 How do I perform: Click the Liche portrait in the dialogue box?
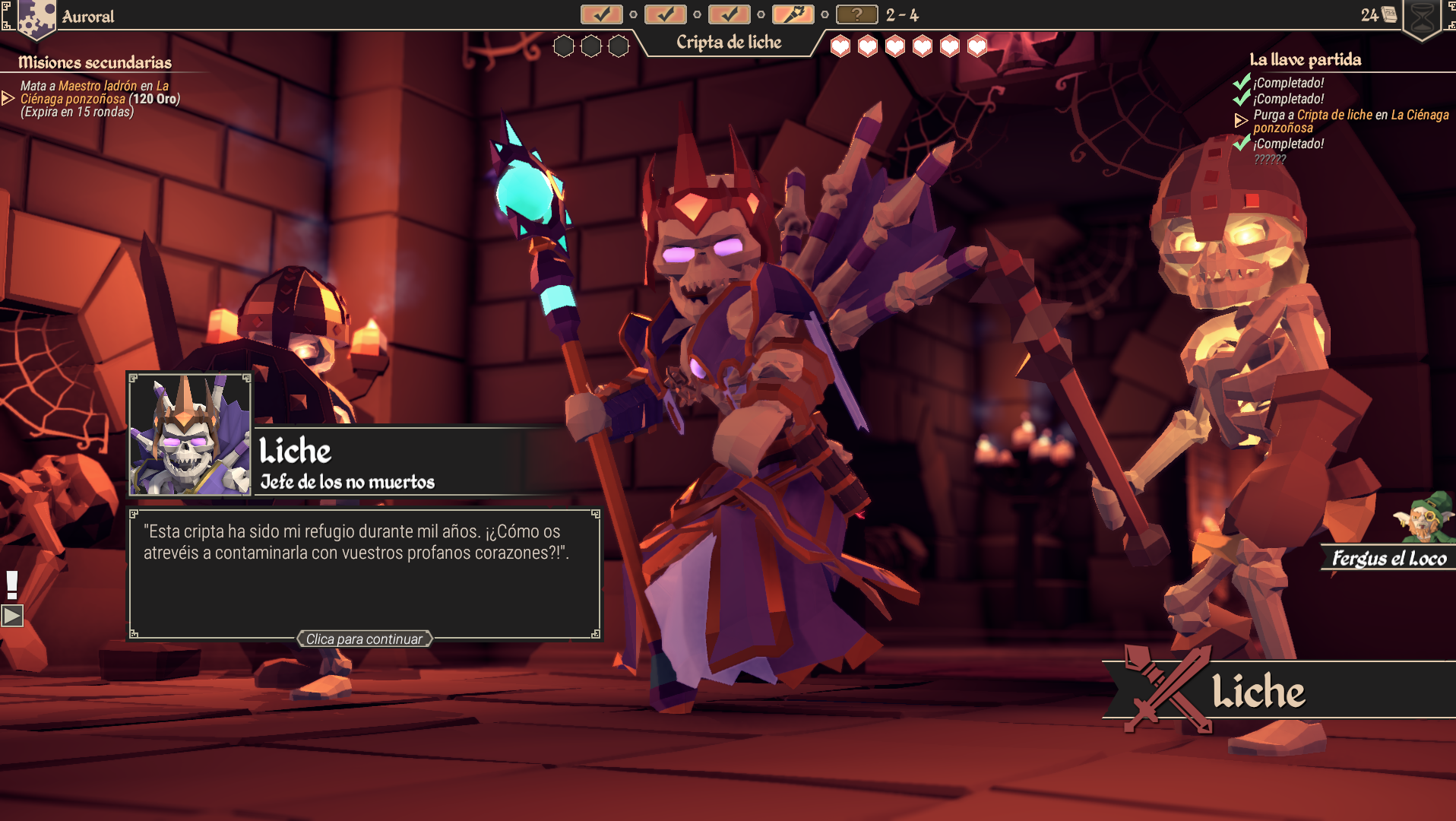coord(190,435)
